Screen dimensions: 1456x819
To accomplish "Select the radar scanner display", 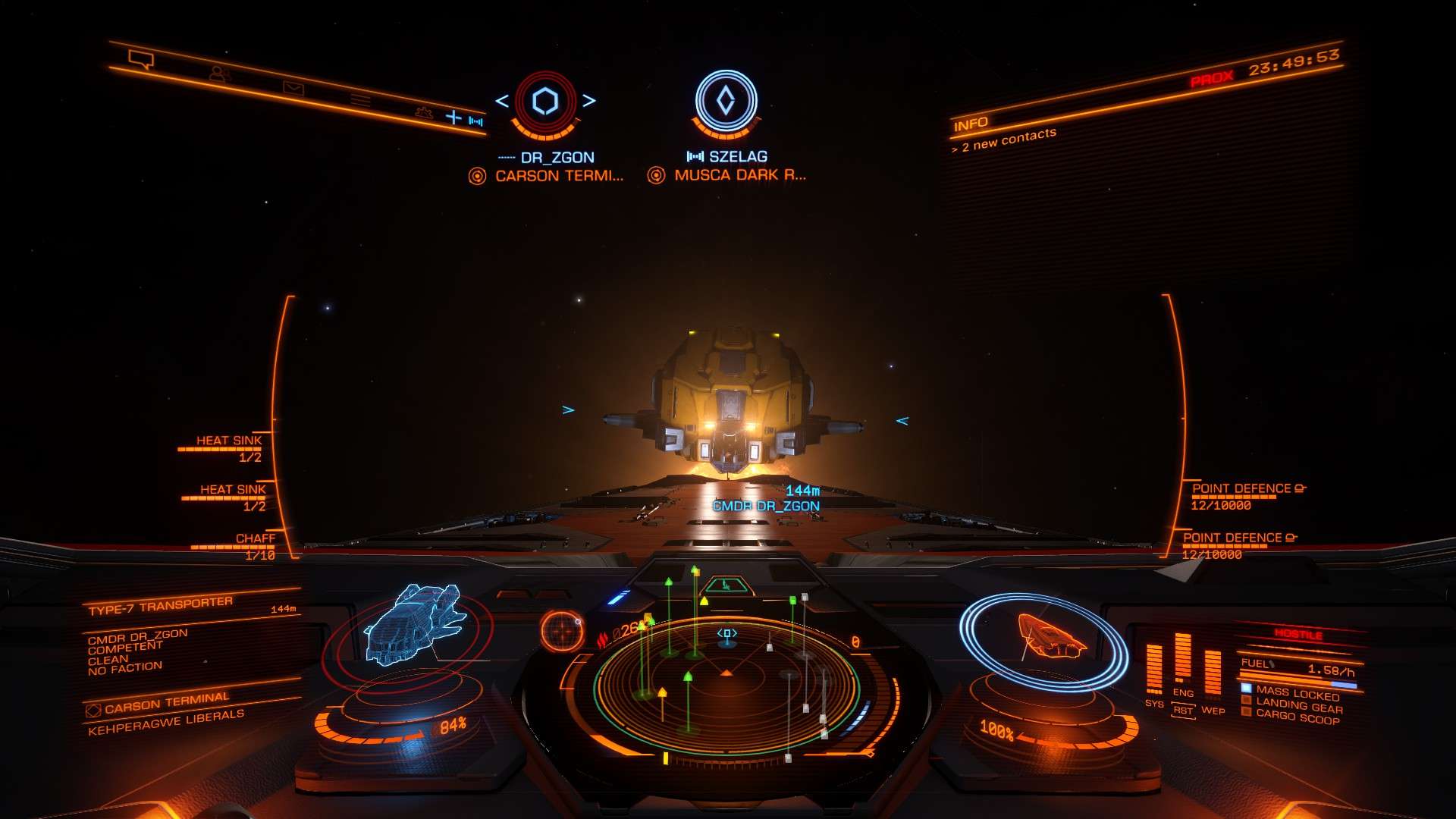I will (x=726, y=682).
